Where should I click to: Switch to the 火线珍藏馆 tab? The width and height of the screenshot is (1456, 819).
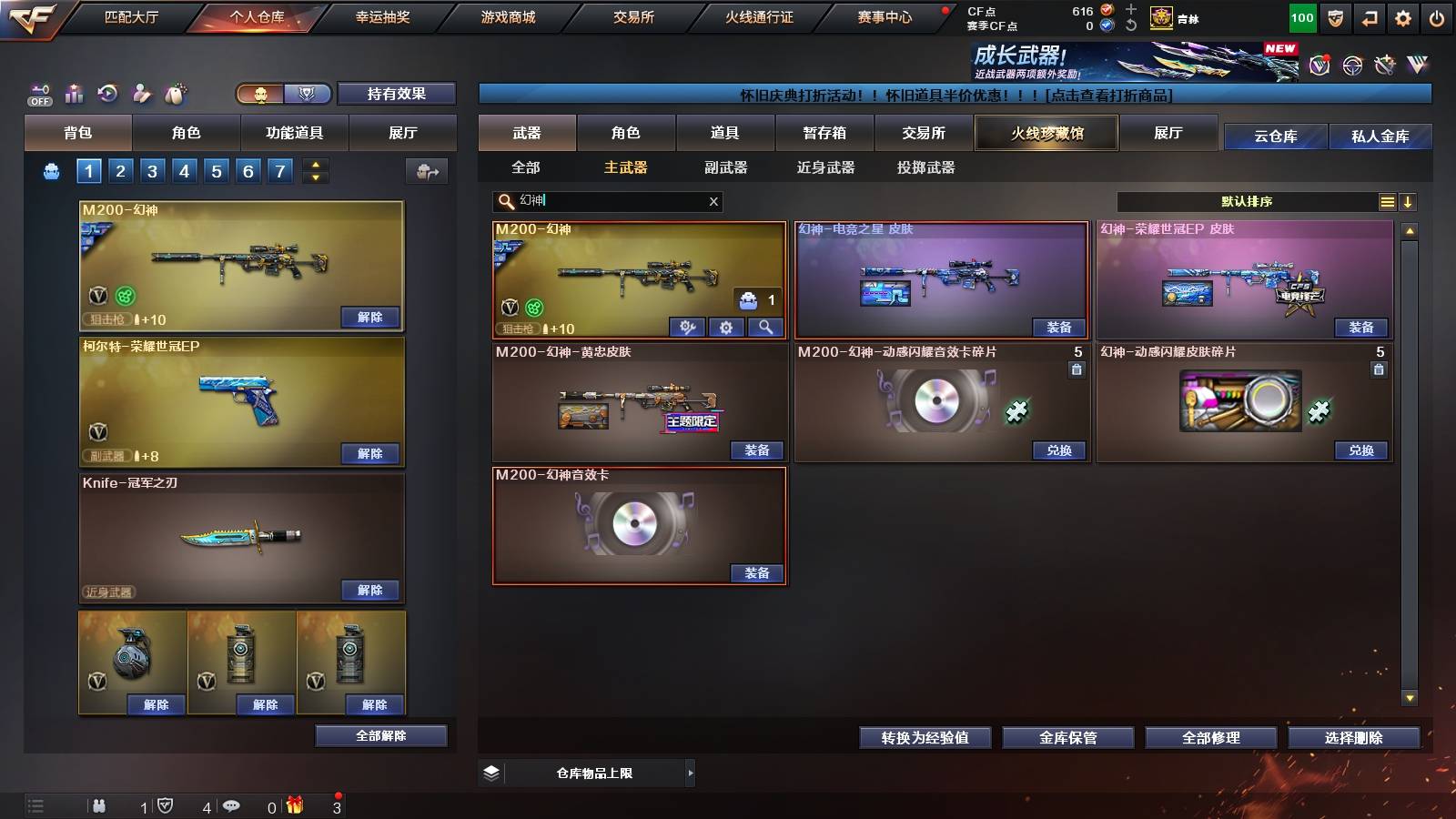(1046, 133)
